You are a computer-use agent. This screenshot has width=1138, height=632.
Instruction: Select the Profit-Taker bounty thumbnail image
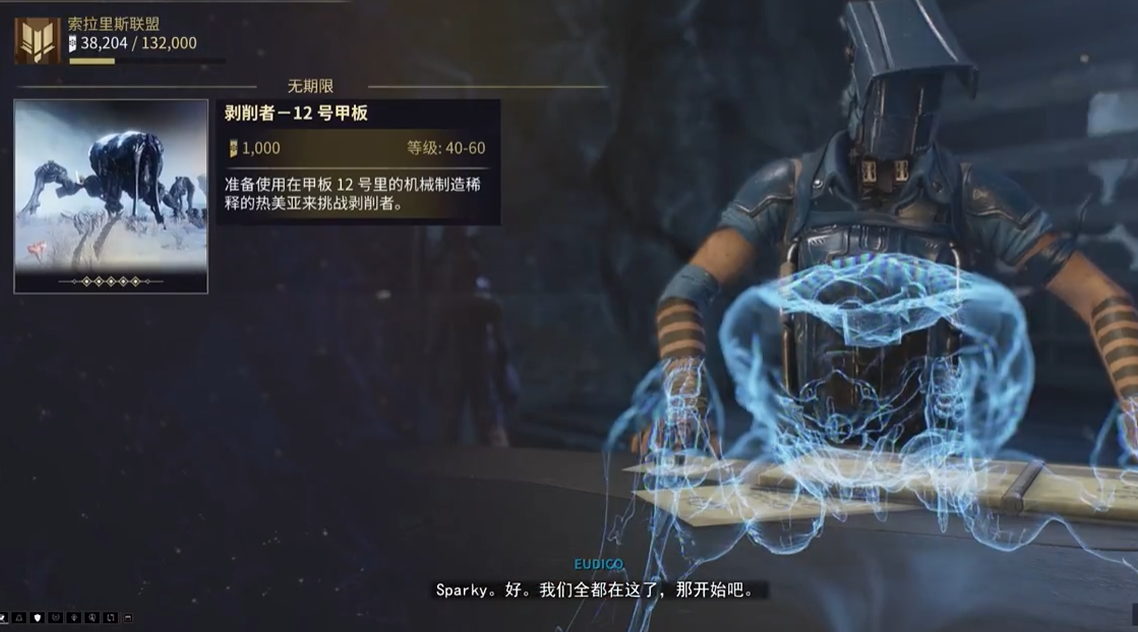coord(110,196)
